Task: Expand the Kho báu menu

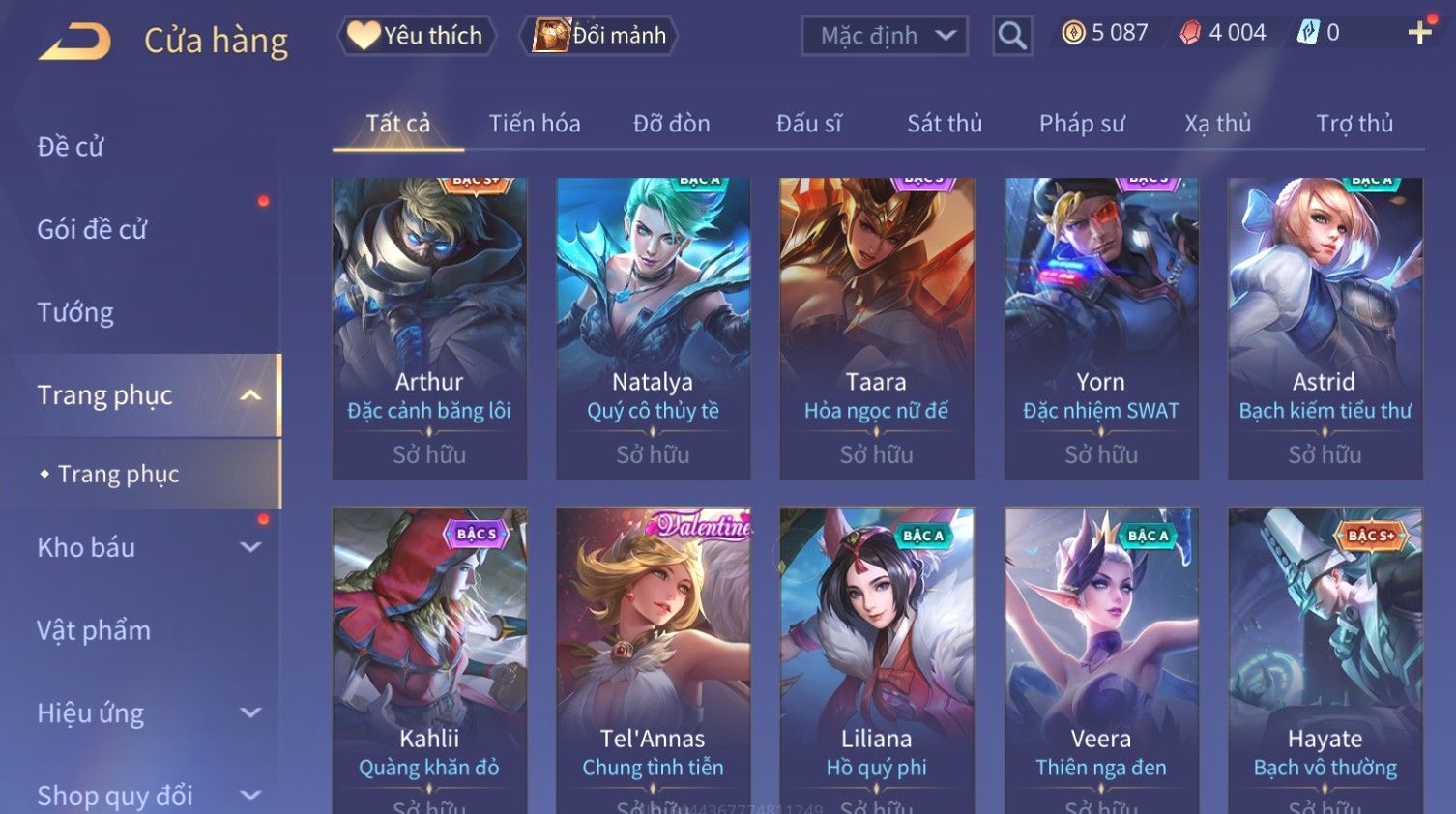Action: click(x=145, y=547)
